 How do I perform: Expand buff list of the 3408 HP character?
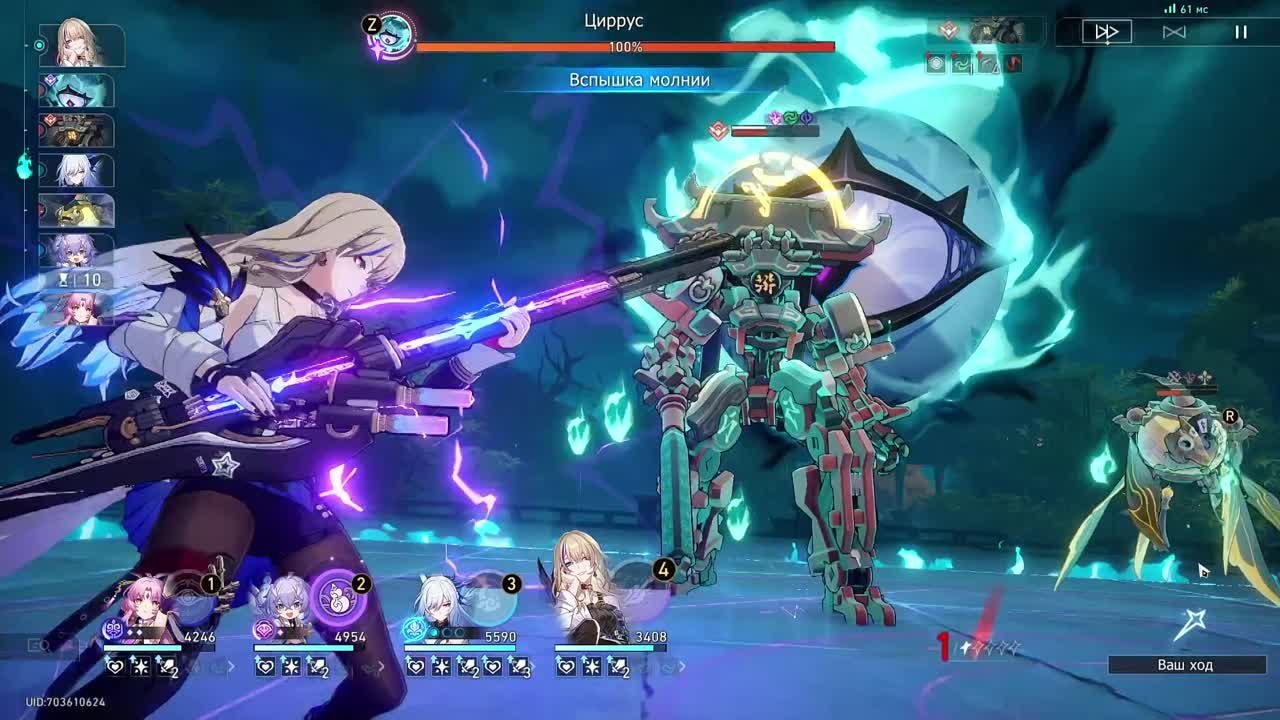coord(683,666)
